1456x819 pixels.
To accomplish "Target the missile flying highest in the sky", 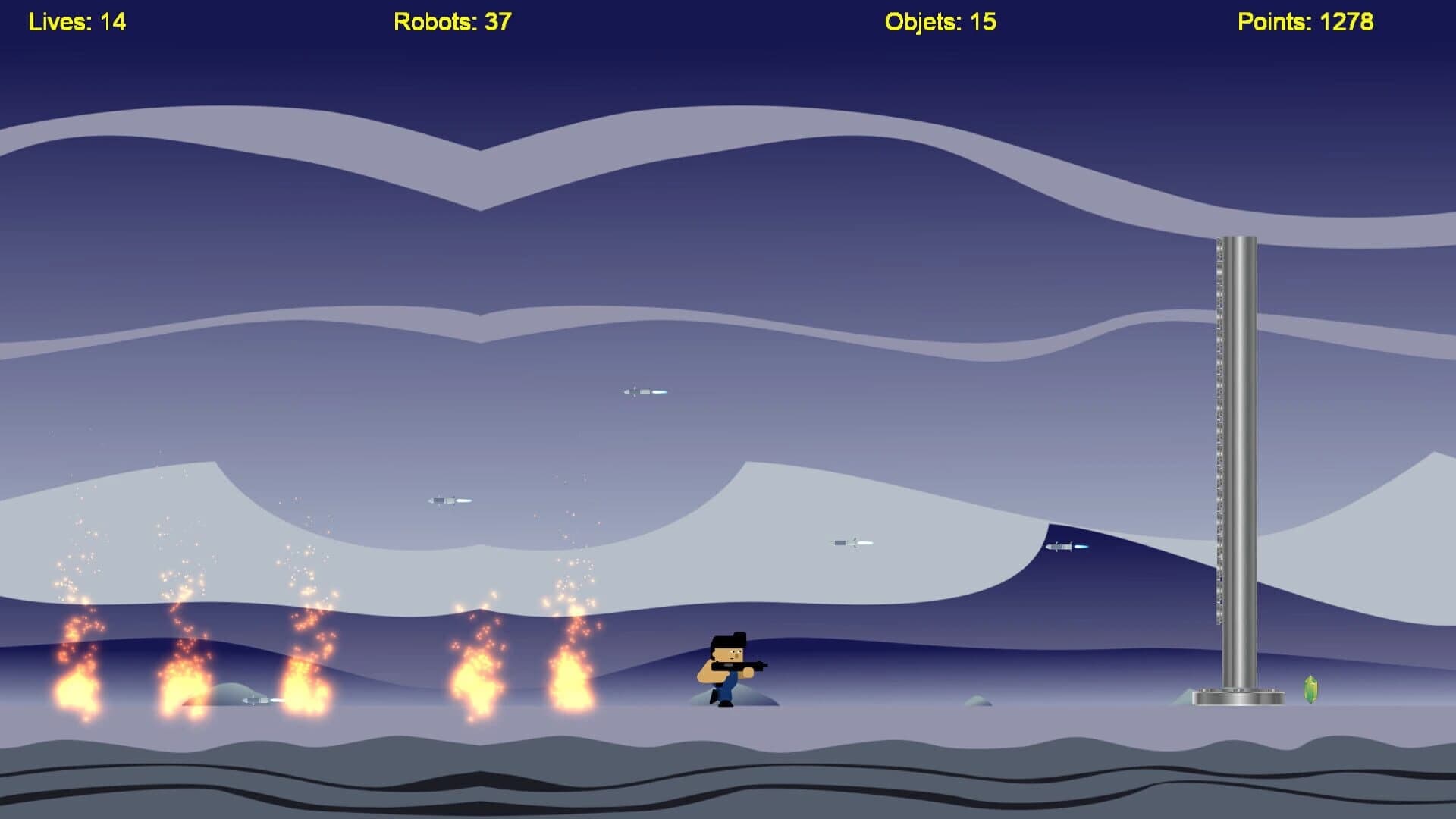I will [645, 391].
